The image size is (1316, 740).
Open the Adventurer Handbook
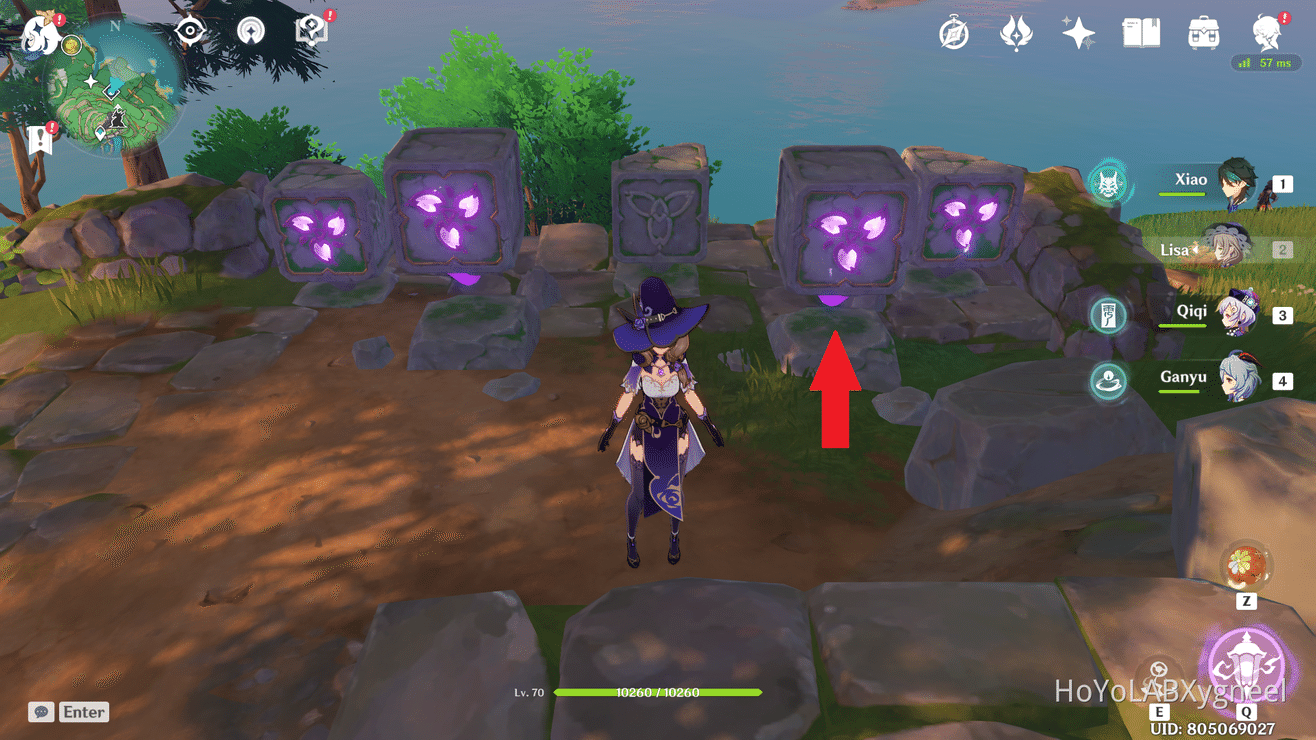(x=1141, y=33)
